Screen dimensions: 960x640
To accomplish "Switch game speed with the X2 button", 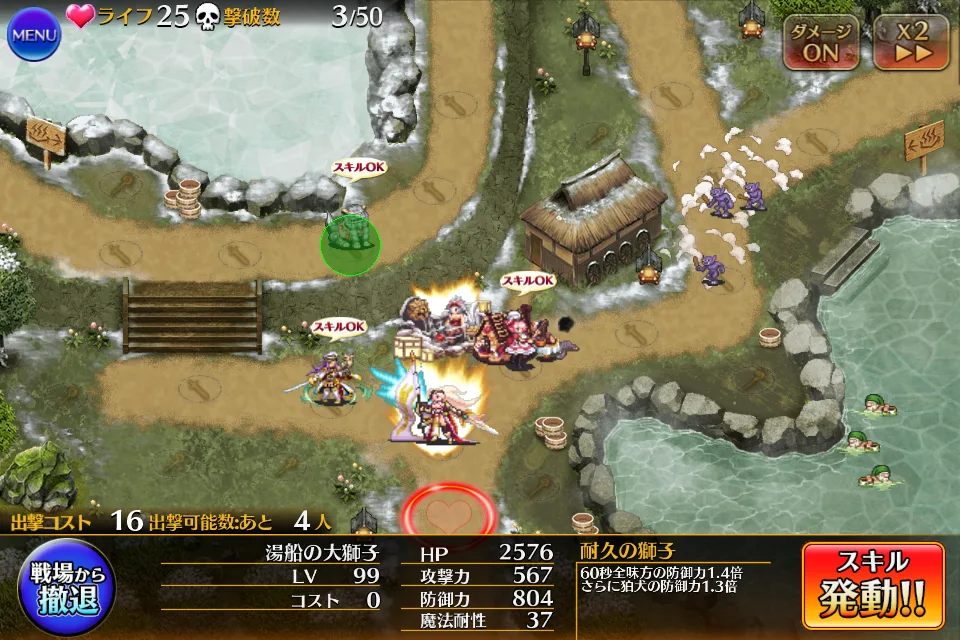I will tap(910, 42).
